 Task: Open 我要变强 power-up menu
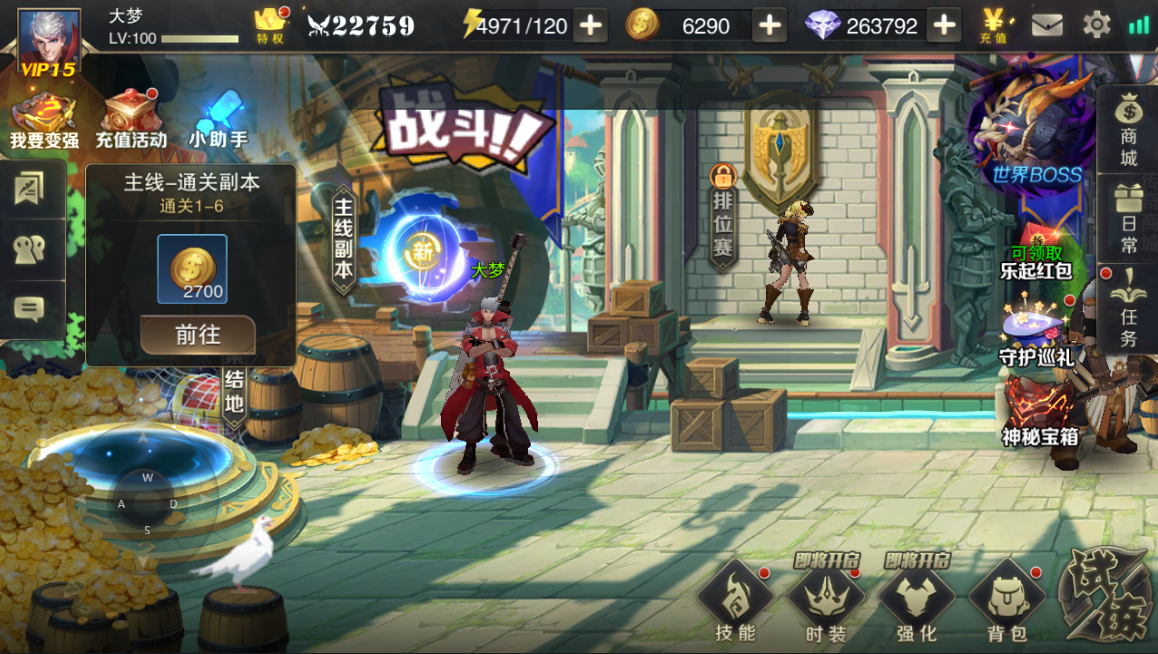pyautogui.click(x=44, y=120)
